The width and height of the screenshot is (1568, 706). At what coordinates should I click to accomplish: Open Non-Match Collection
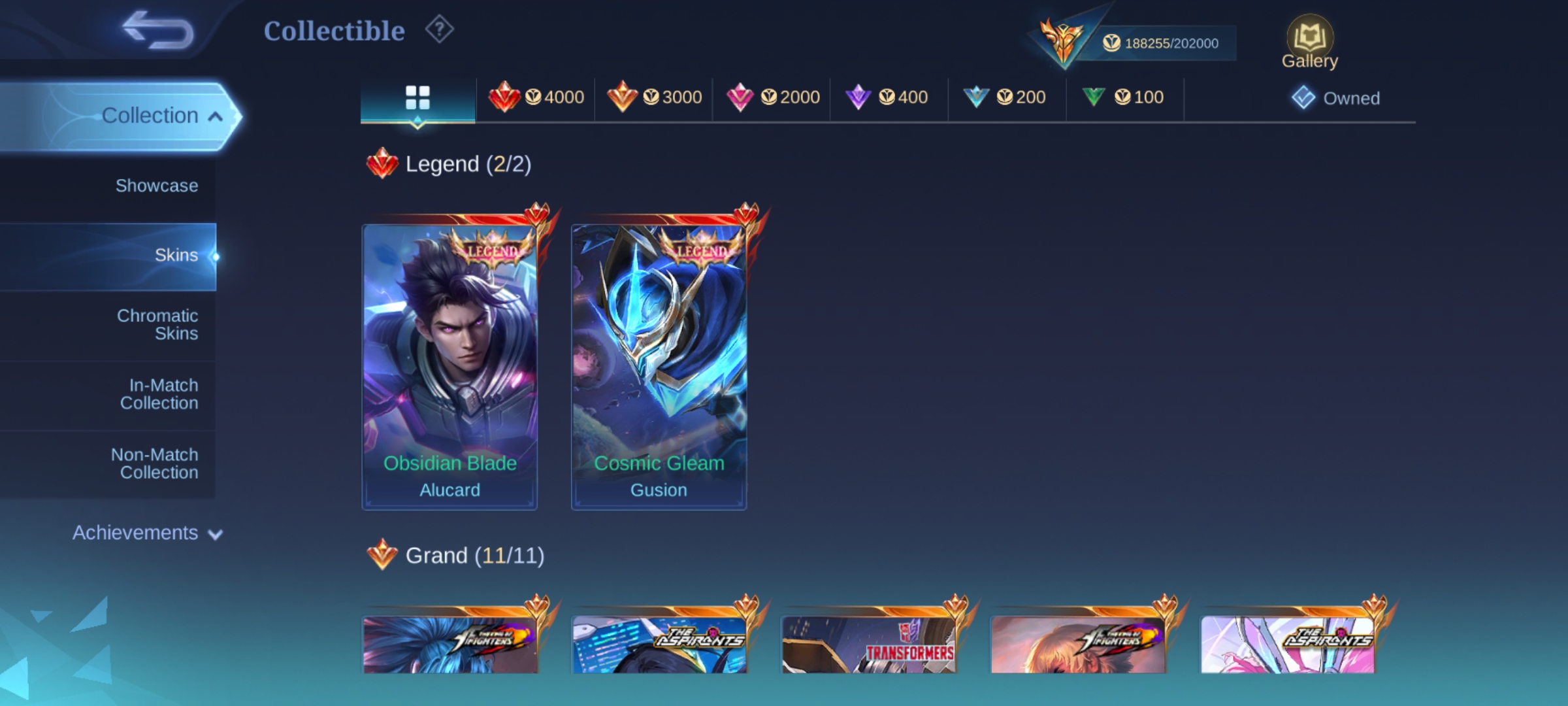click(155, 463)
